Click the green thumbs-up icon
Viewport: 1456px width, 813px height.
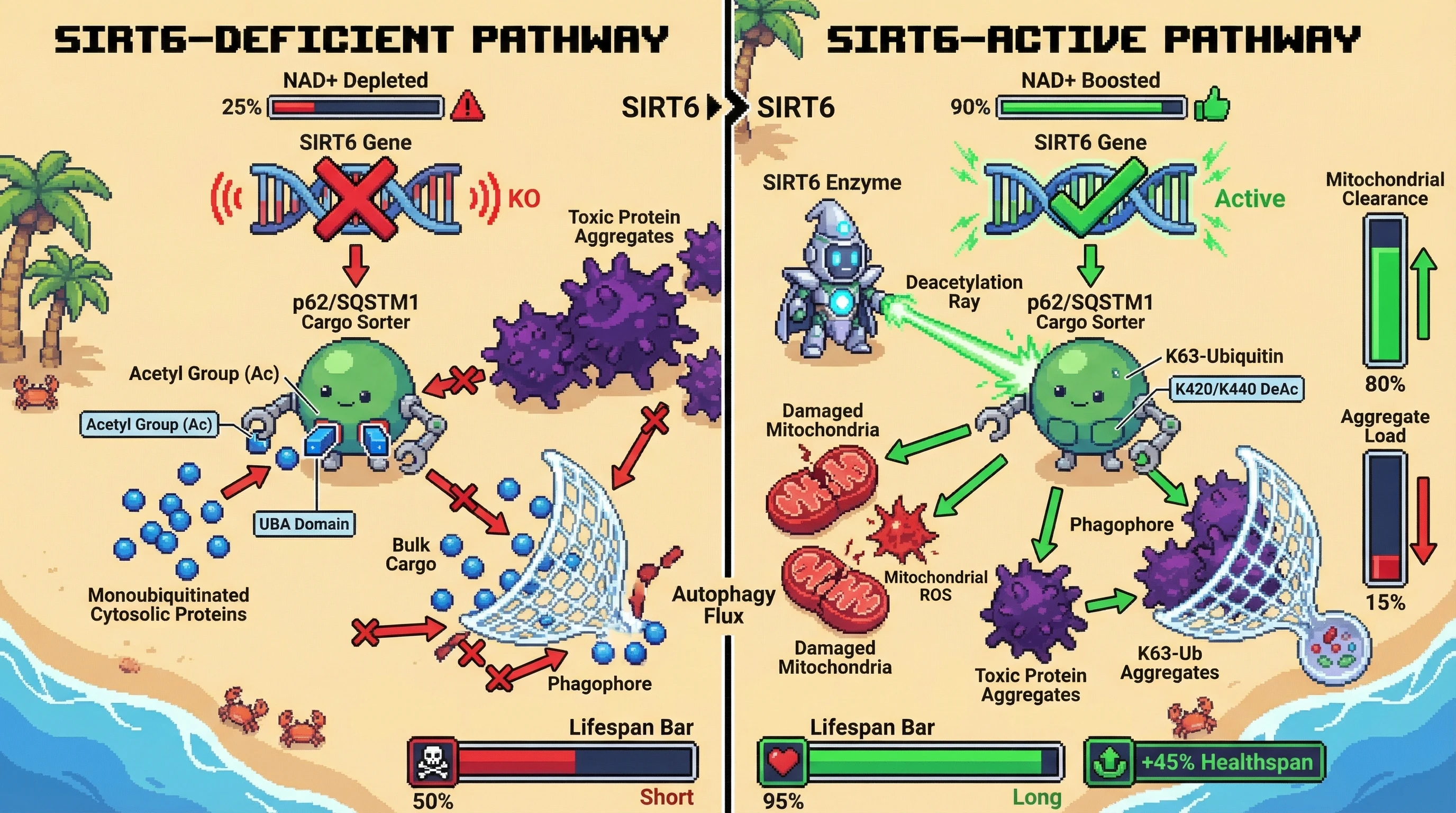pyautogui.click(x=1212, y=106)
